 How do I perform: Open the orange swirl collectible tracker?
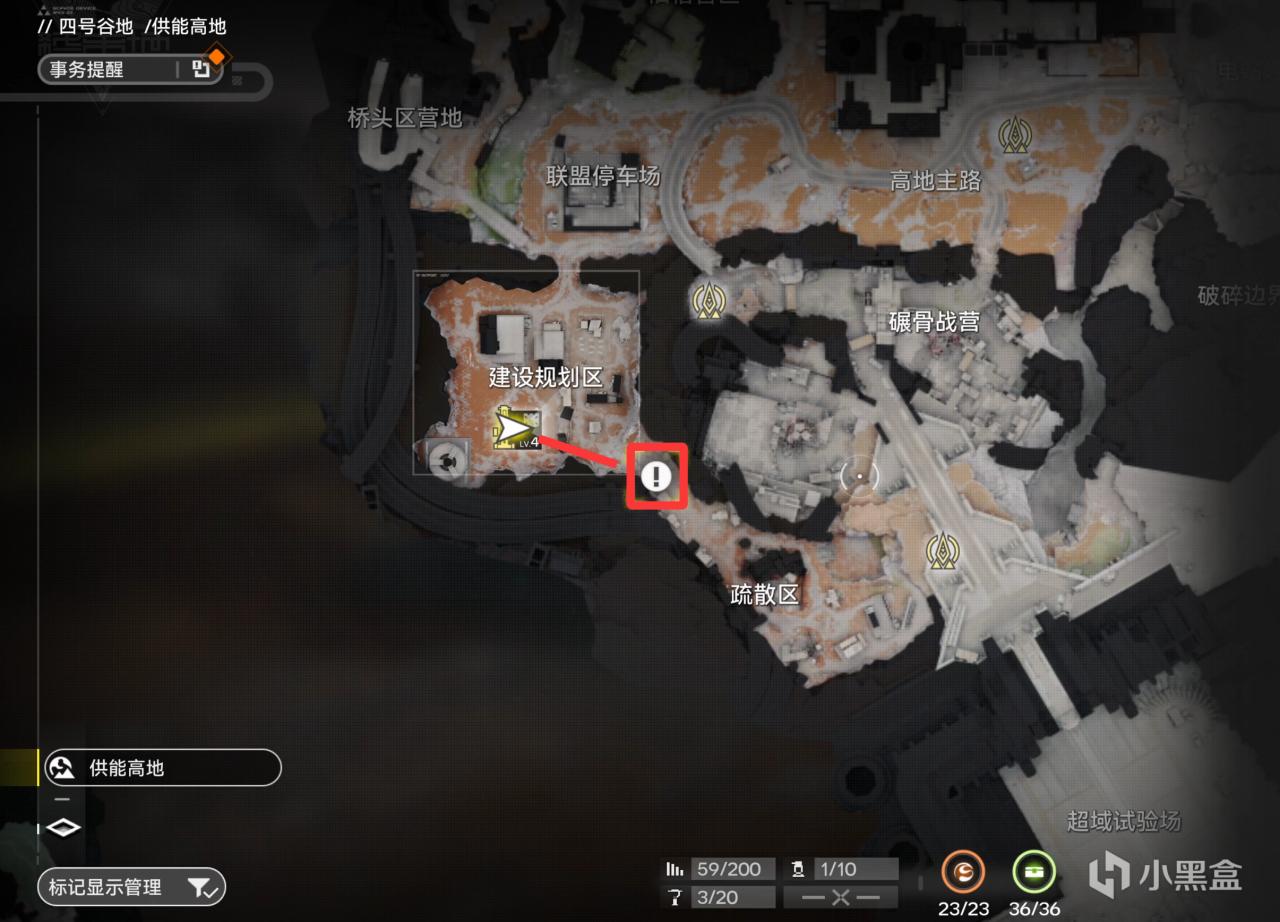pos(962,872)
